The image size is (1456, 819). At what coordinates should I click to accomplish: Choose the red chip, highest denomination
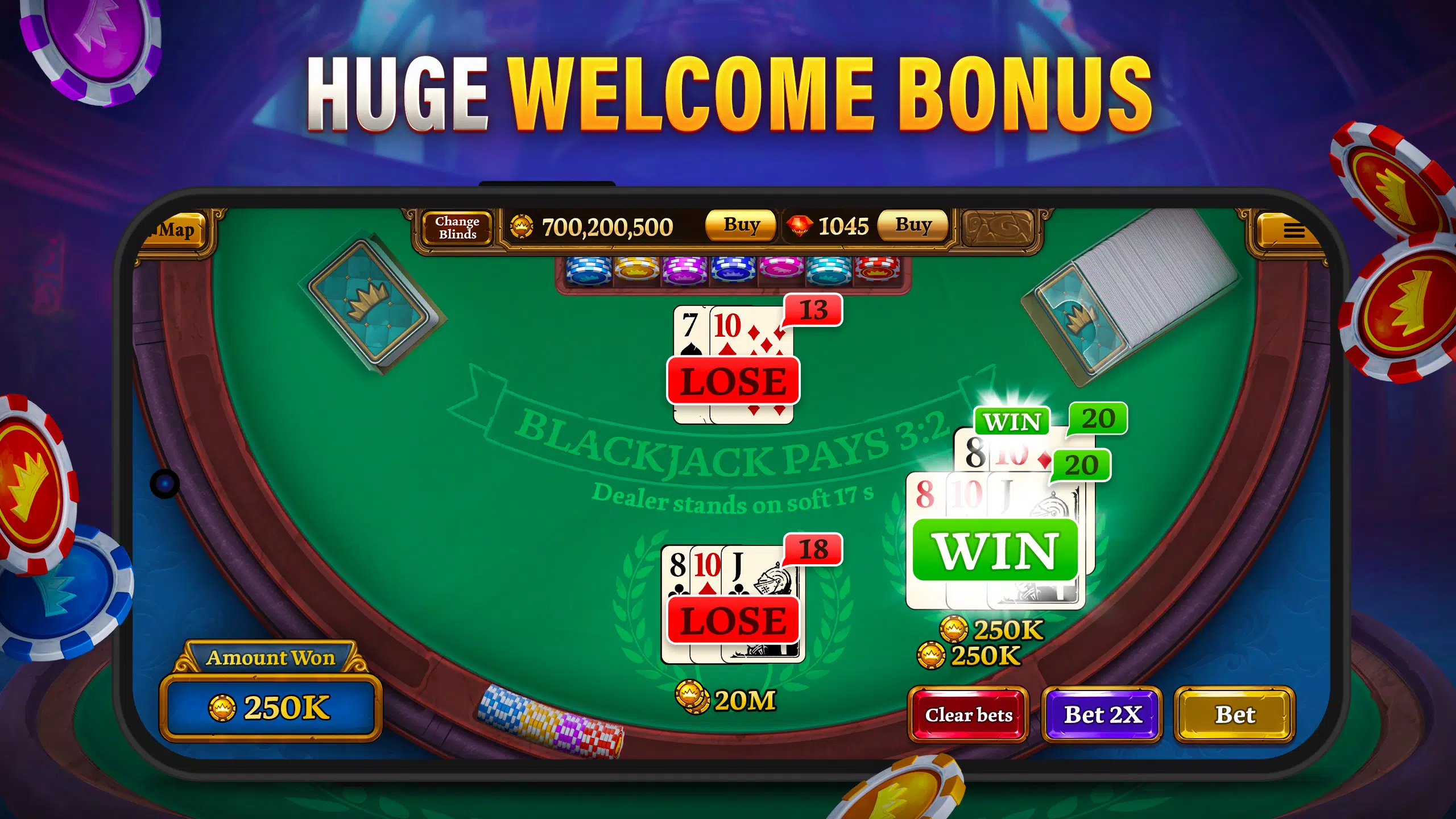coord(876,272)
